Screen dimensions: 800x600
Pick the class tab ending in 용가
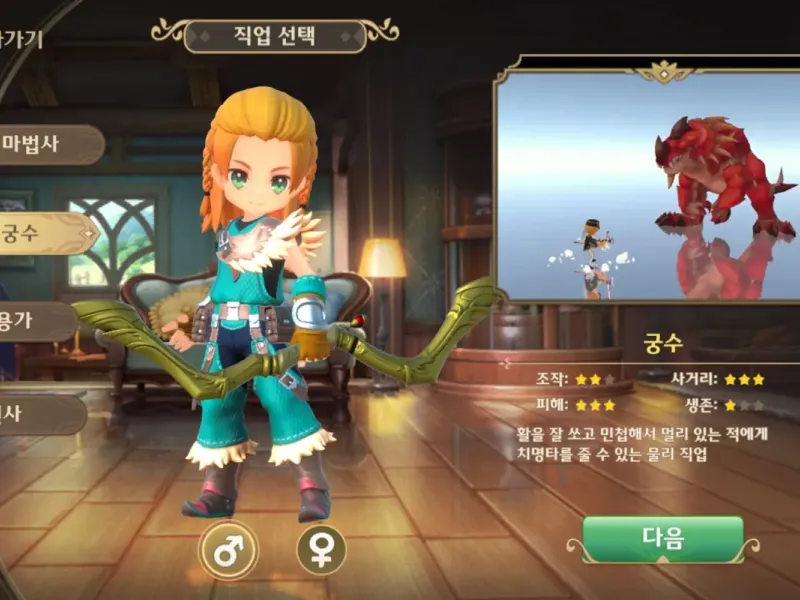30,323
